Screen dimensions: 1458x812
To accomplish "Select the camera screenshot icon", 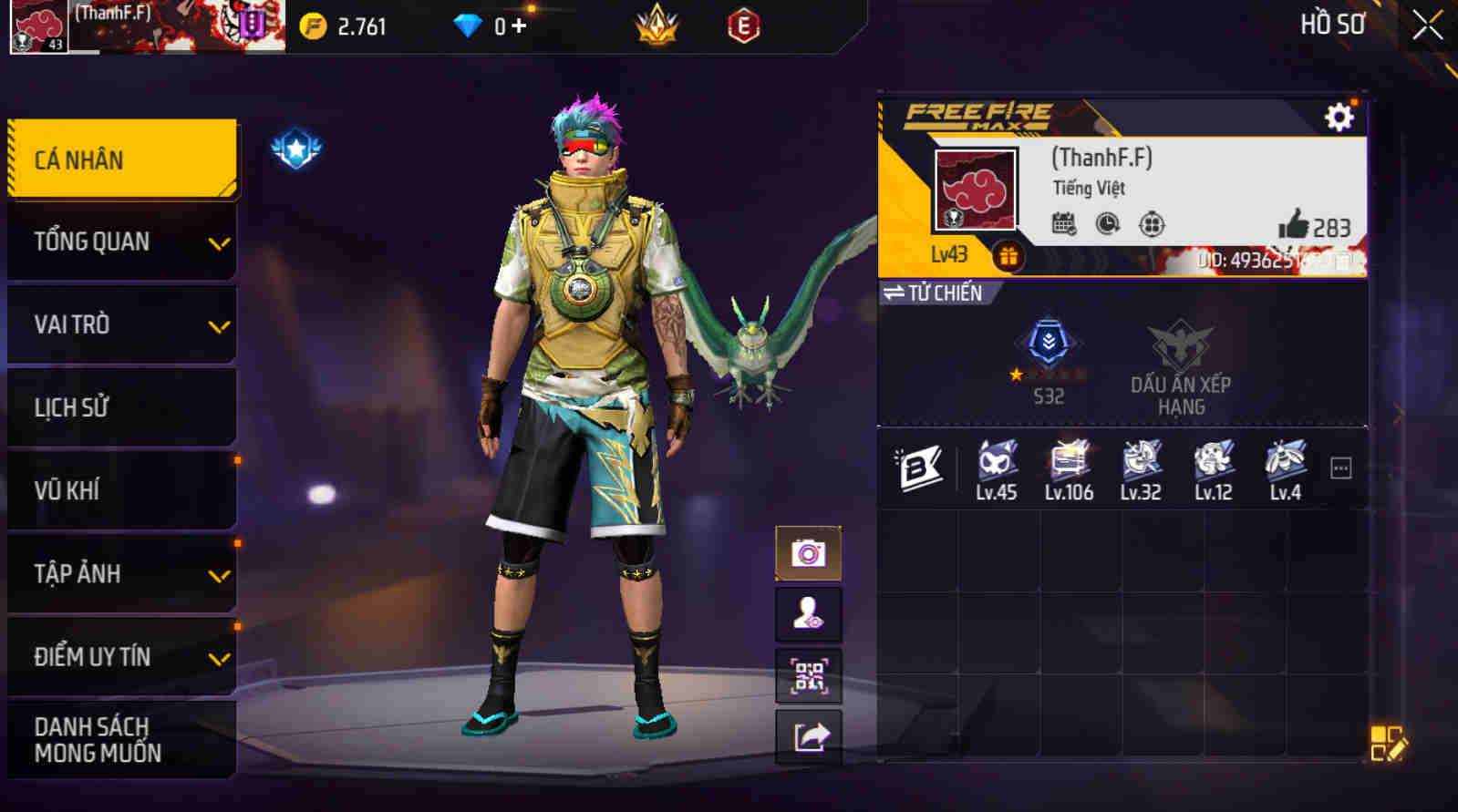I will [x=809, y=552].
